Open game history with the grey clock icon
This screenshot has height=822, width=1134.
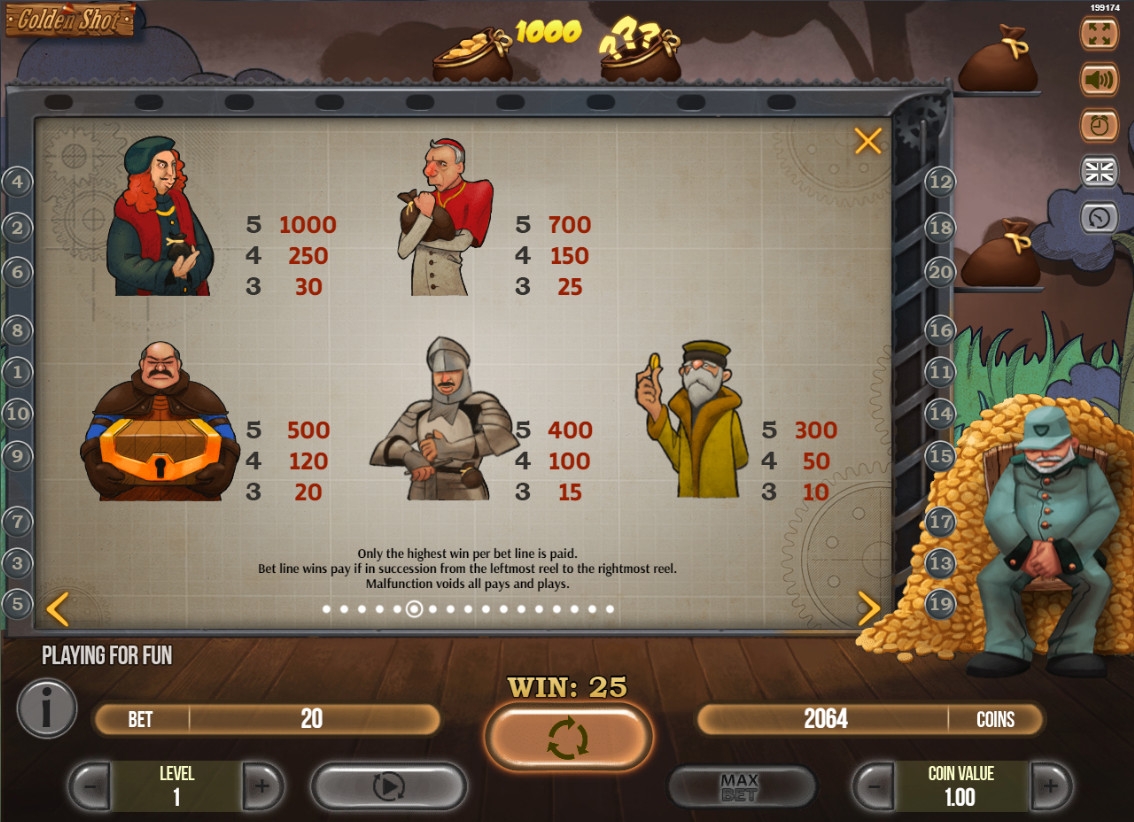coord(1099,217)
